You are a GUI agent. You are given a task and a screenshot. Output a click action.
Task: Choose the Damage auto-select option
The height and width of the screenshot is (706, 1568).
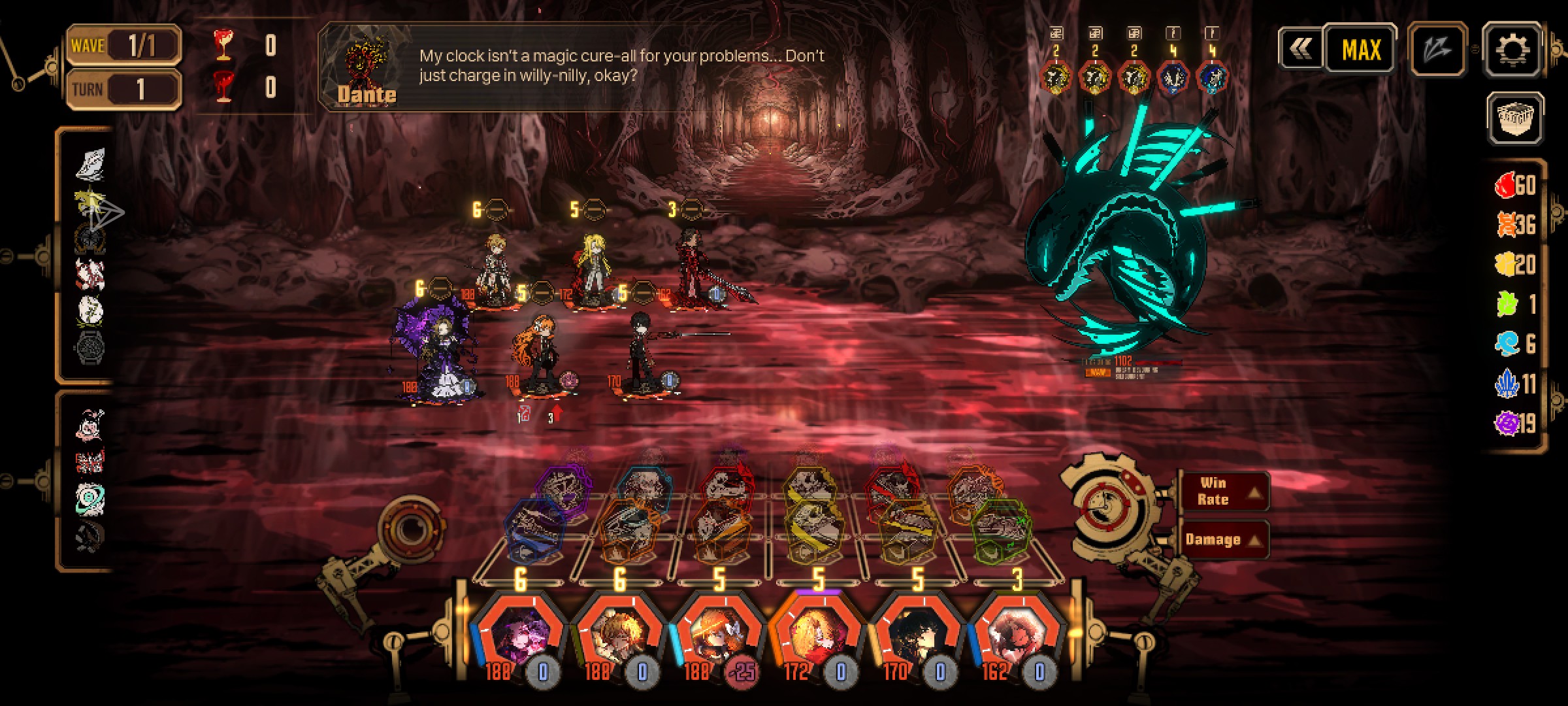(1223, 539)
